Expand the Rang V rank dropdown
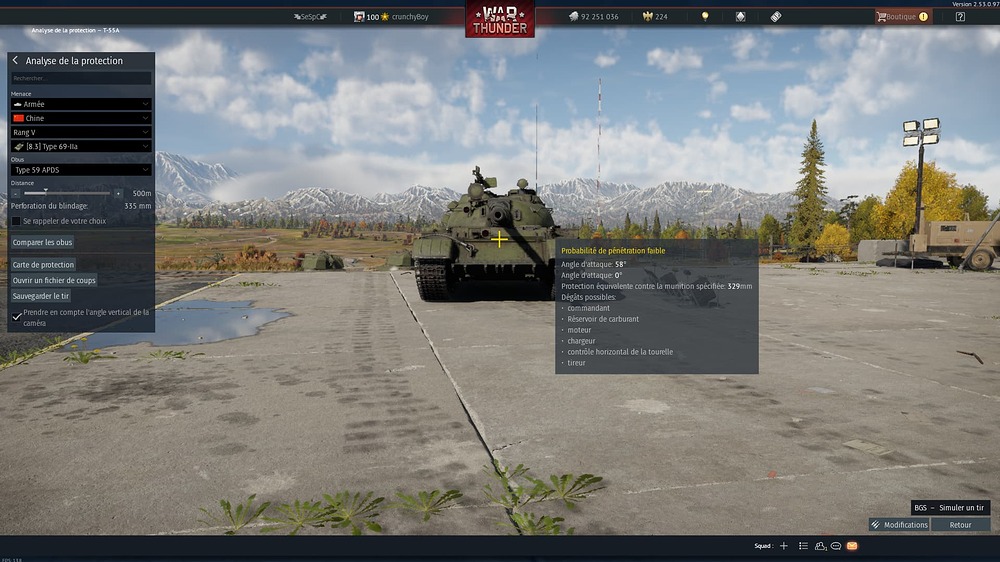 pyautogui.click(x=81, y=132)
